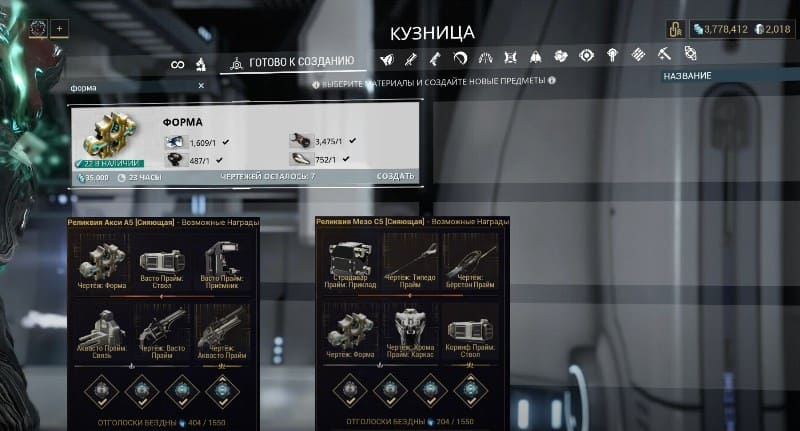This screenshot has height=431, width=800.
Task: Select the pickaxe category icon
Action: tap(665, 54)
